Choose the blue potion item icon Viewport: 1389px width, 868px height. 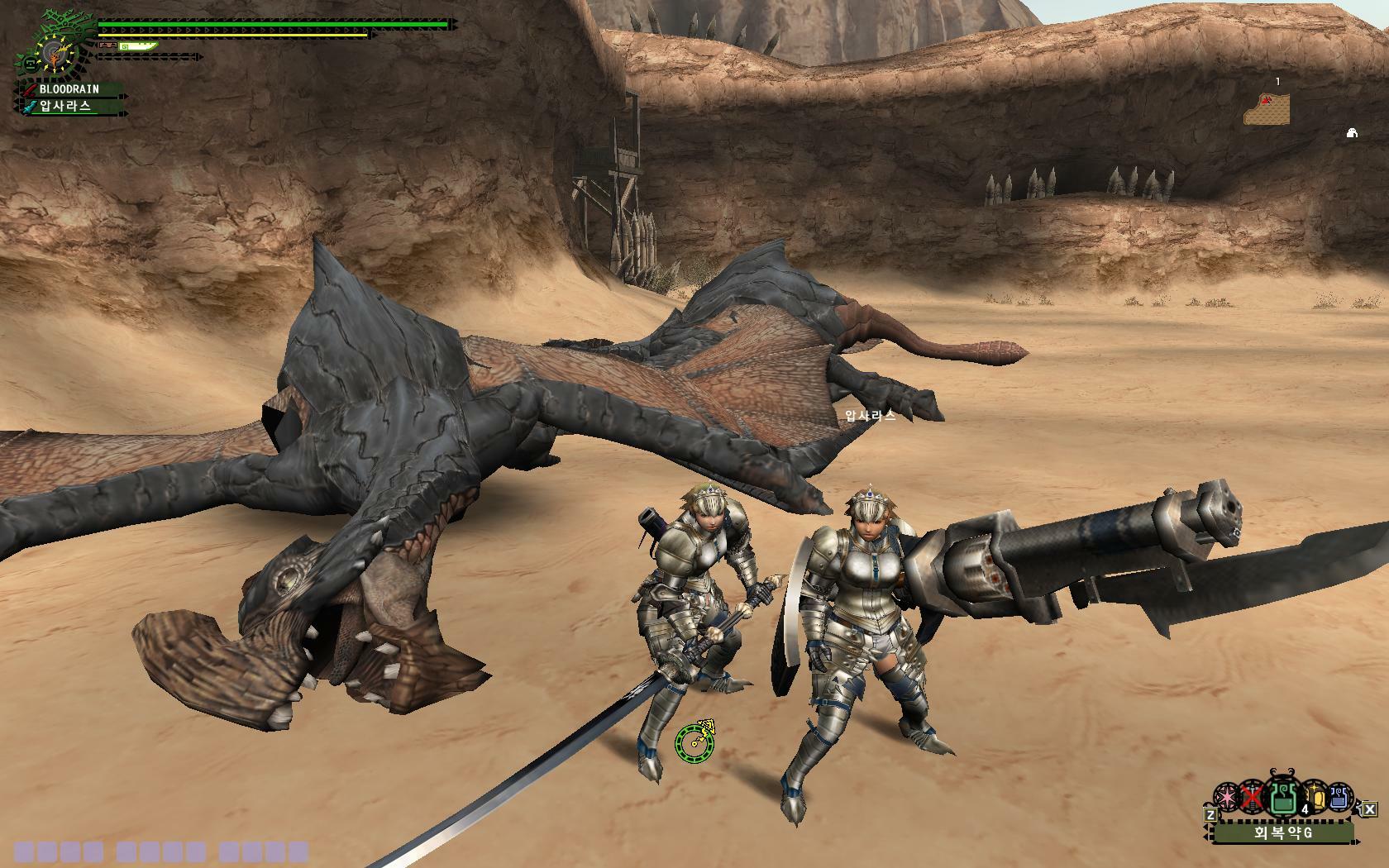(1338, 797)
